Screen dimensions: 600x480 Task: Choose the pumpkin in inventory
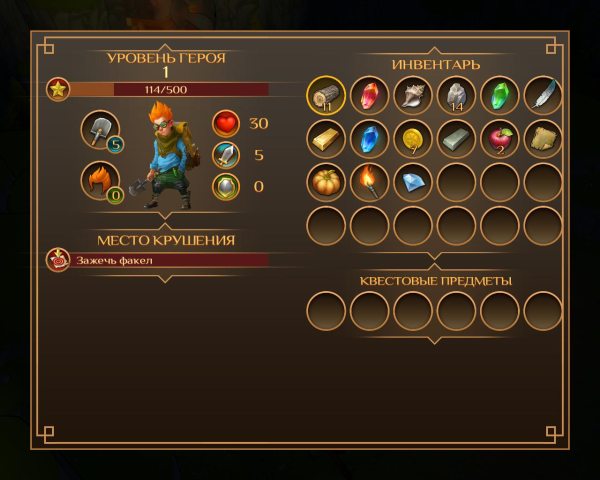click(x=326, y=183)
